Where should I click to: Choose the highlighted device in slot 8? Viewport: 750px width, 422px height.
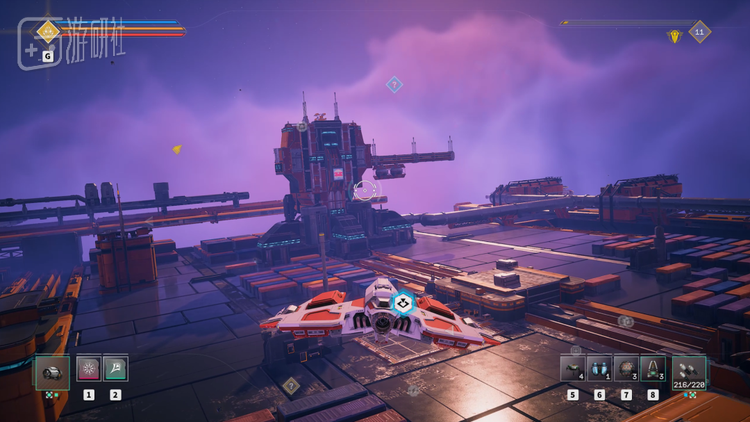[x=653, y=369]
